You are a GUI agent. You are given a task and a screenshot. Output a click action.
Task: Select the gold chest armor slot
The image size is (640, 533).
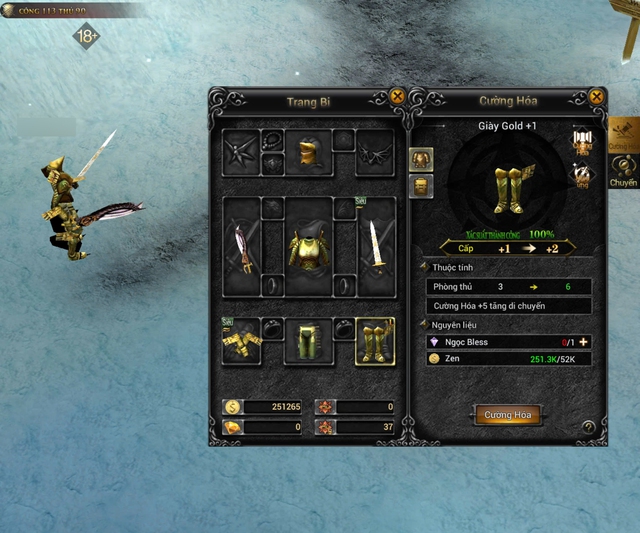tap(308, 246)
